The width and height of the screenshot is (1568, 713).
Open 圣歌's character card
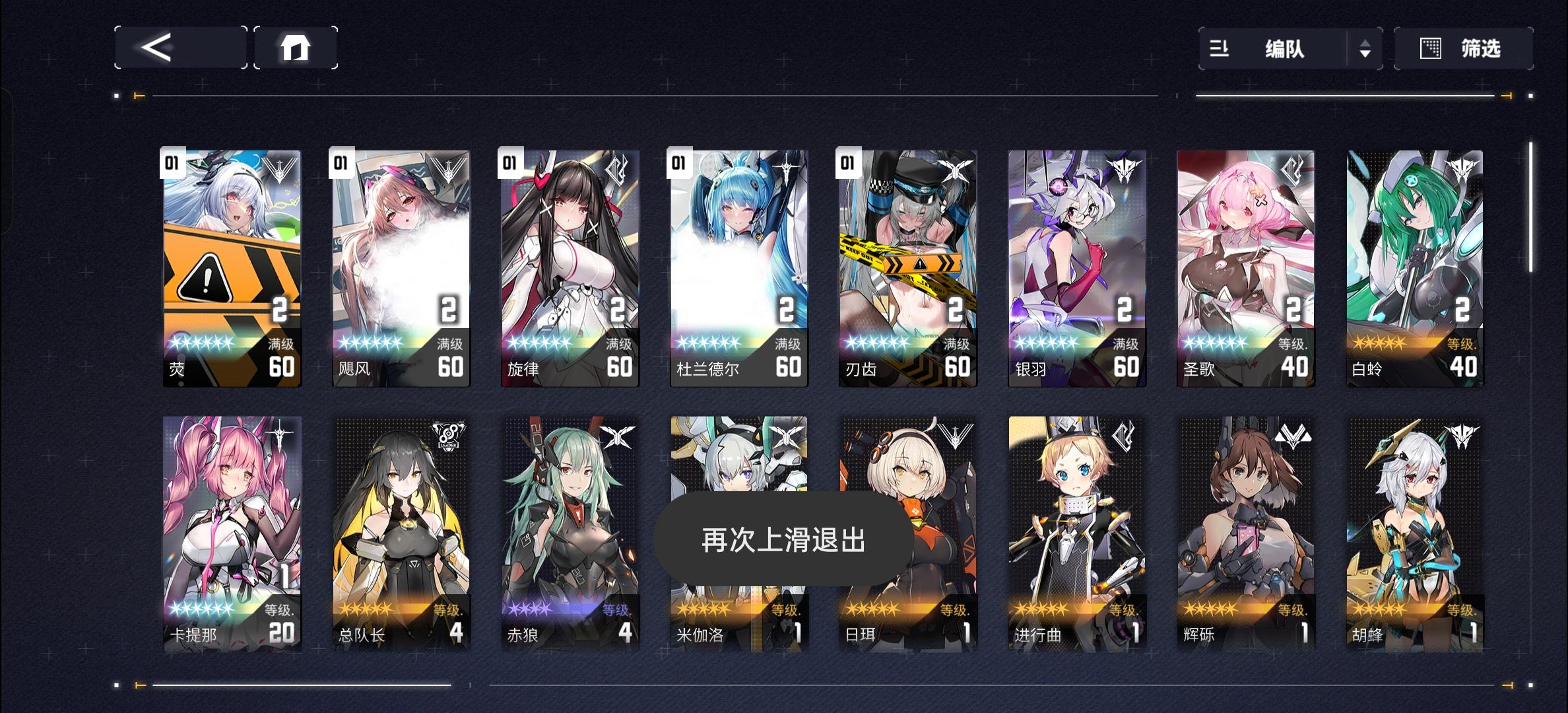click(x=1246, y=264)
